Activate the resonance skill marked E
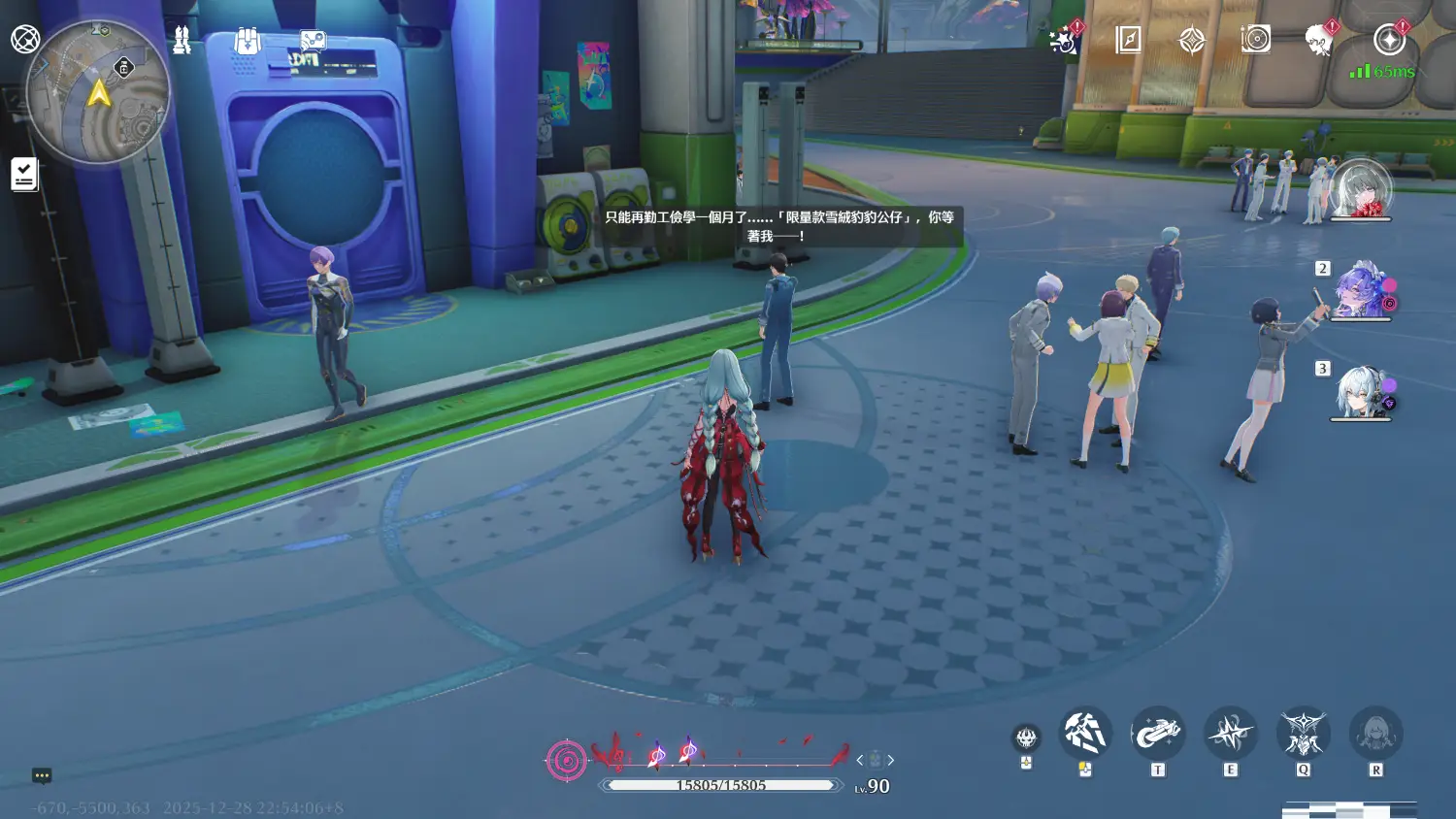Viewport: 1456px width, 819px height. [1230, 734]
